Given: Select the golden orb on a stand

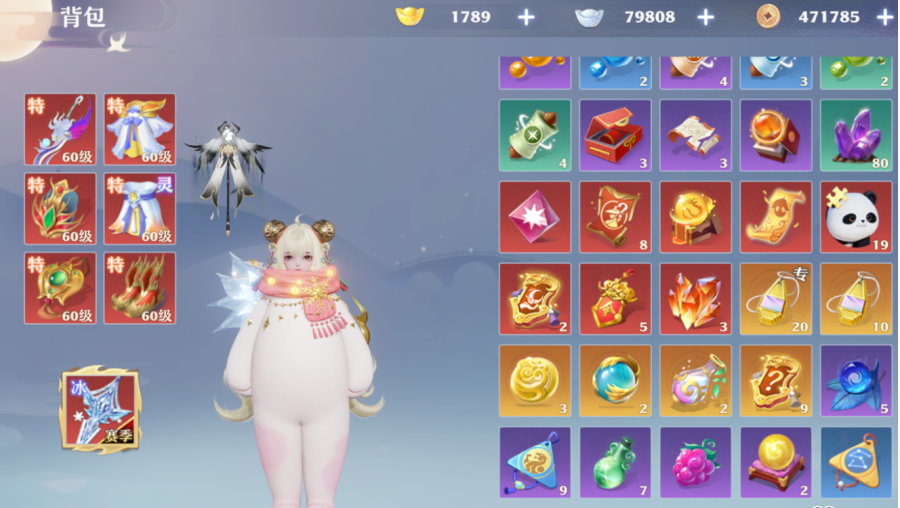Looking at the screenshot, I should [775, 463].
